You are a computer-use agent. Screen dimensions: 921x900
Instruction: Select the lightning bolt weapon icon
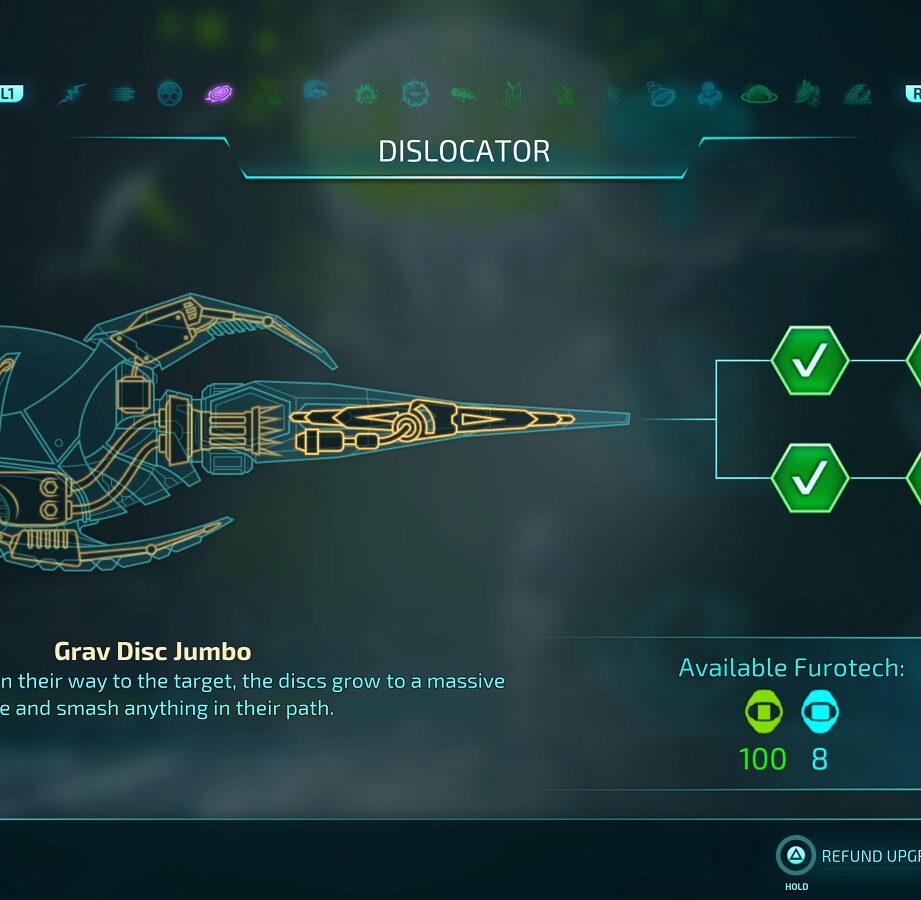click(72, 94)
